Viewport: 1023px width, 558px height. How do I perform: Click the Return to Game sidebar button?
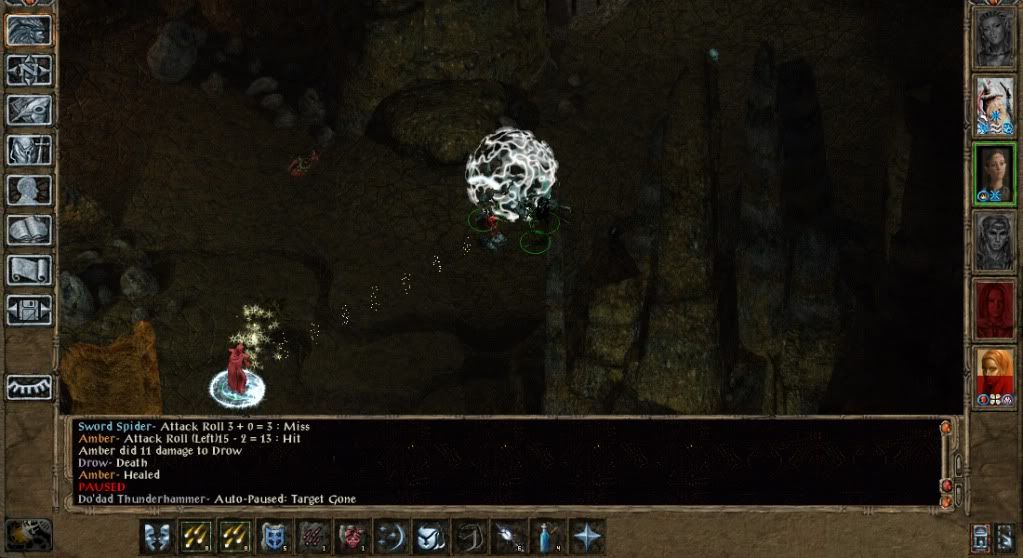(29, 29)
